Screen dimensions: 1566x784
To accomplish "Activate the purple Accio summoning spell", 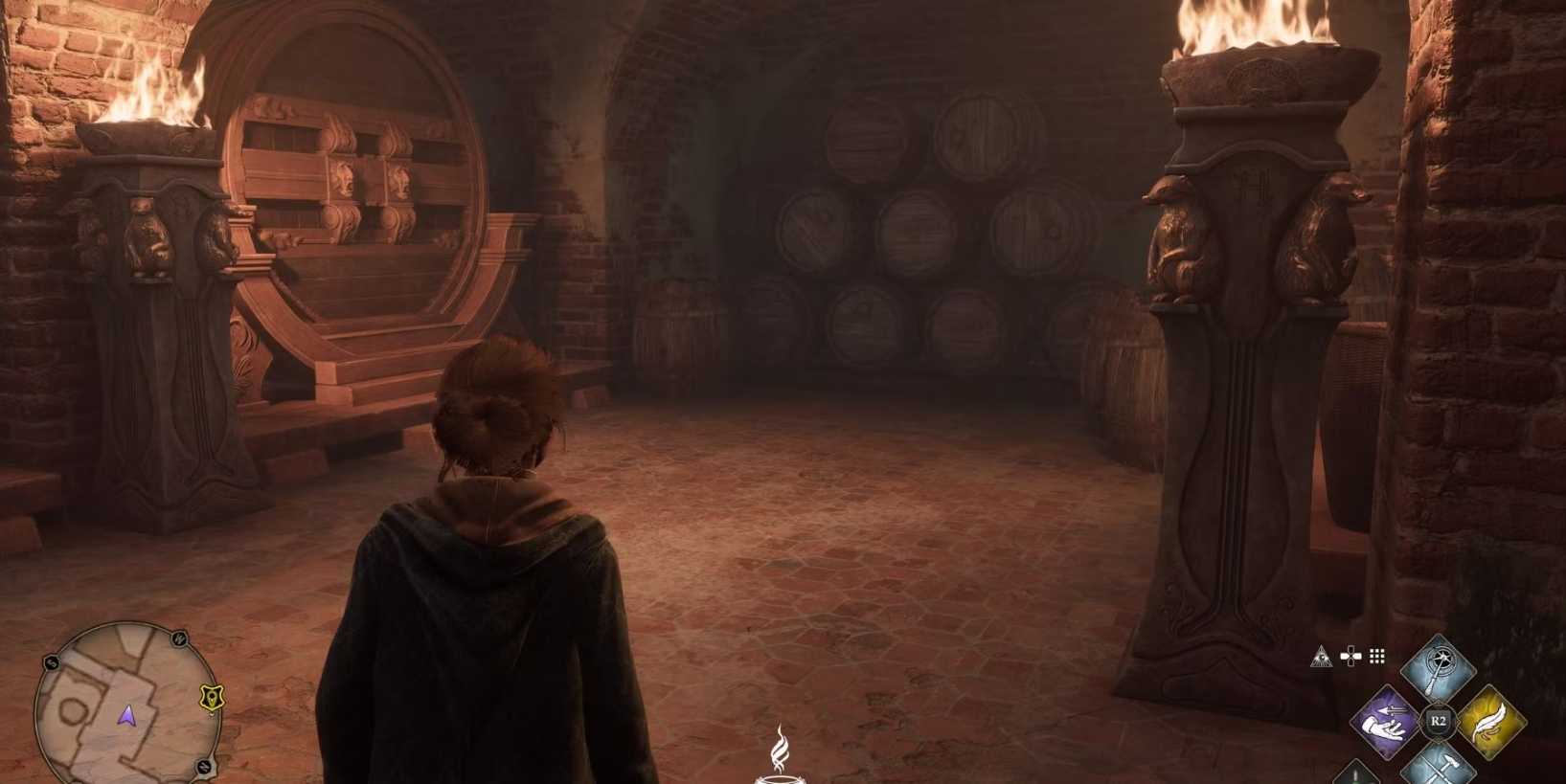I will (1390, 720).
